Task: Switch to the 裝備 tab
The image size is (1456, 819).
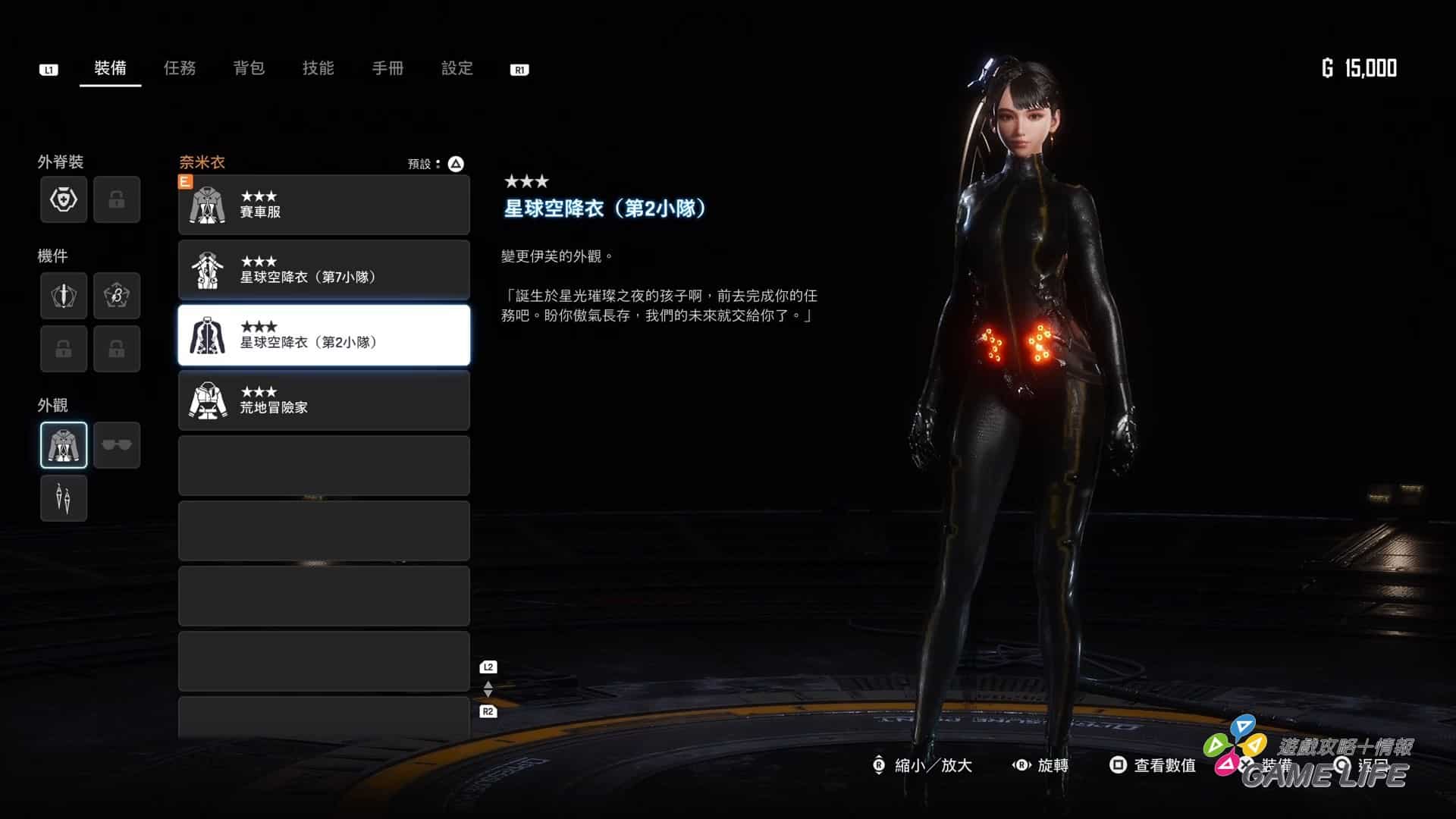Action: click(110, 68)
